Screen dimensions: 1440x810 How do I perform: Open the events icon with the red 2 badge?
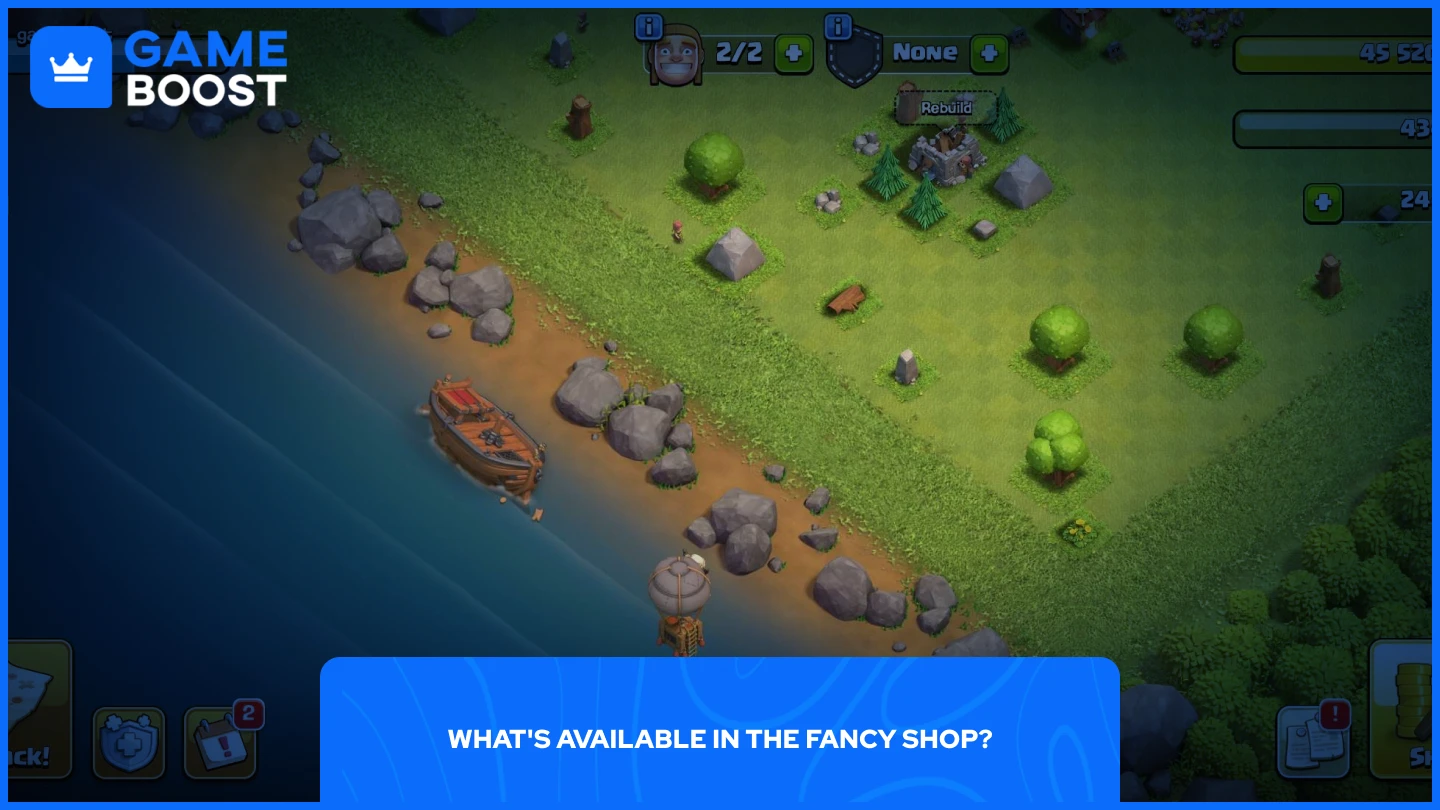(x=220, y=743)
